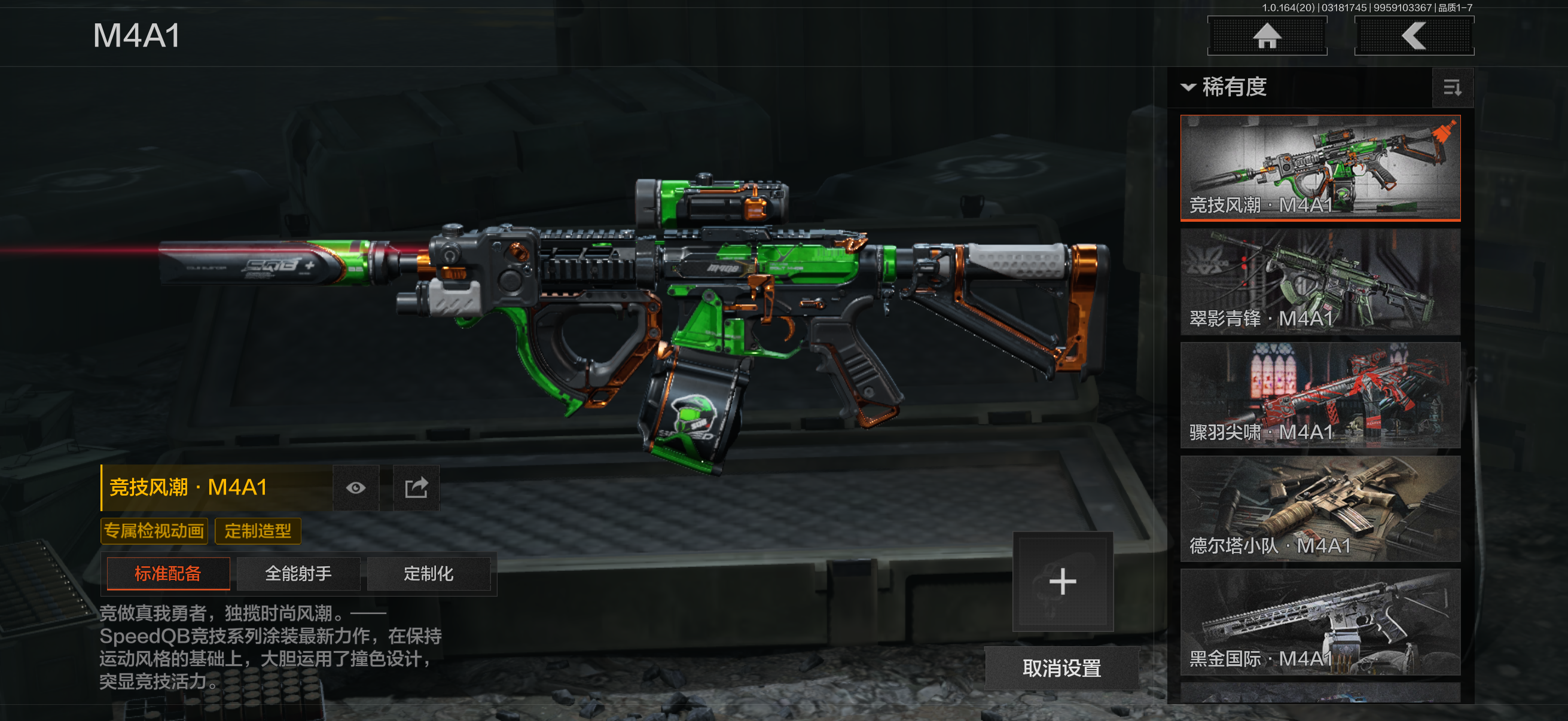Image resolution: width=1568 pixels, height=721 pixels.
Task: Go back with the arrow button
Action: click(1413, 36)
